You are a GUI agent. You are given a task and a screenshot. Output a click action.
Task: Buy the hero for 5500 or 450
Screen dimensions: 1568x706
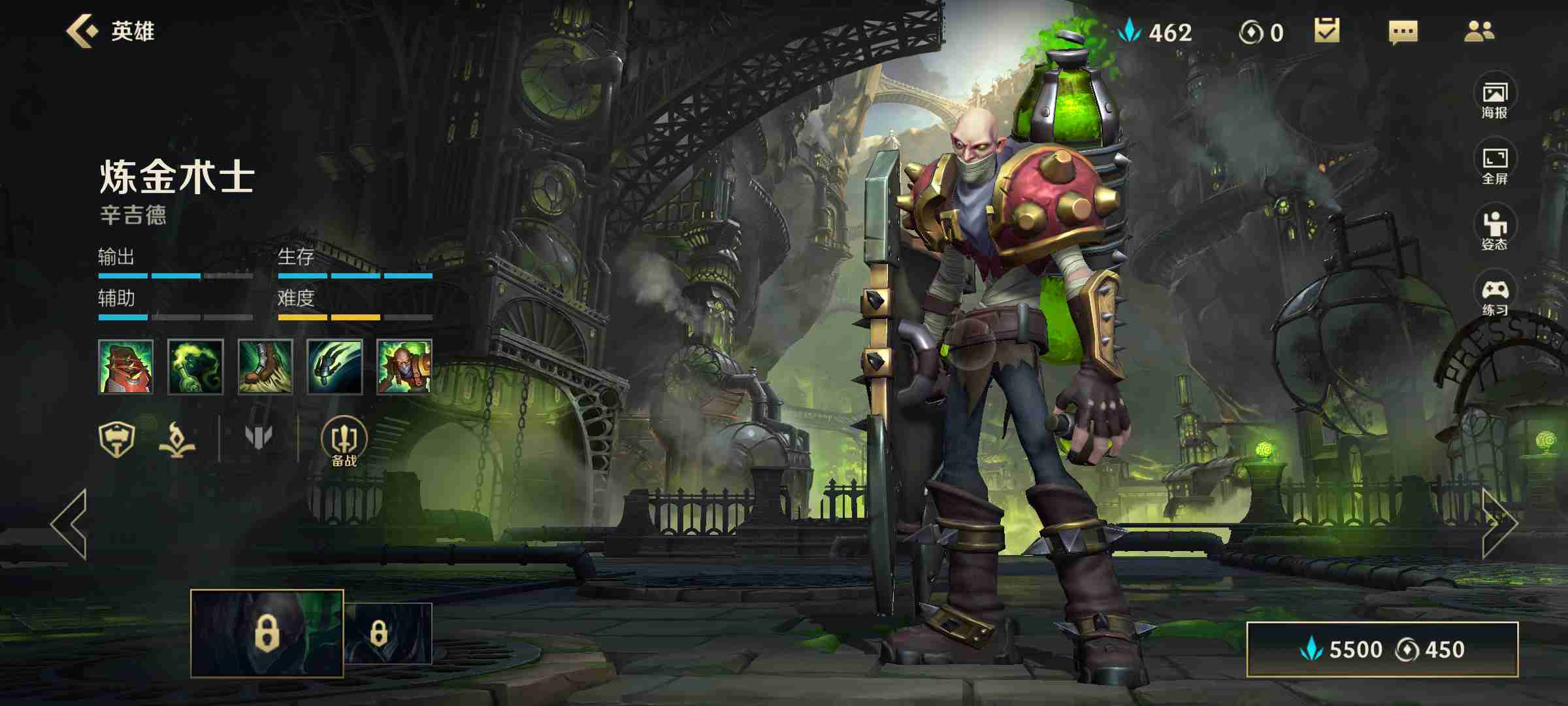coord(1382,649)
